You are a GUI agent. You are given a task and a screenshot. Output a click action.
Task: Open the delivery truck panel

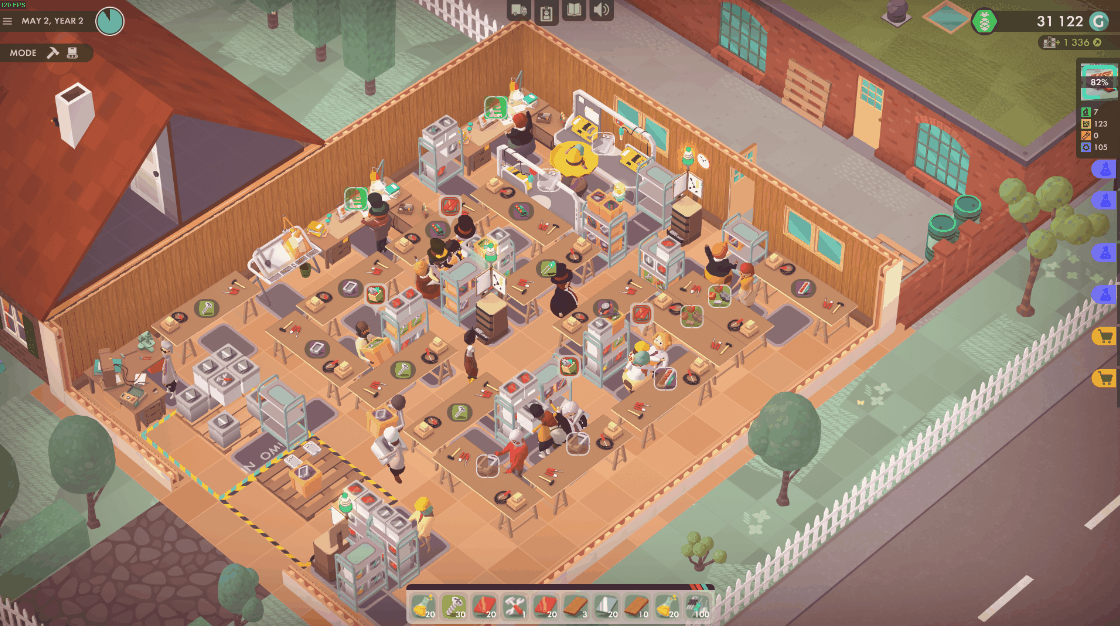point(519,11)
